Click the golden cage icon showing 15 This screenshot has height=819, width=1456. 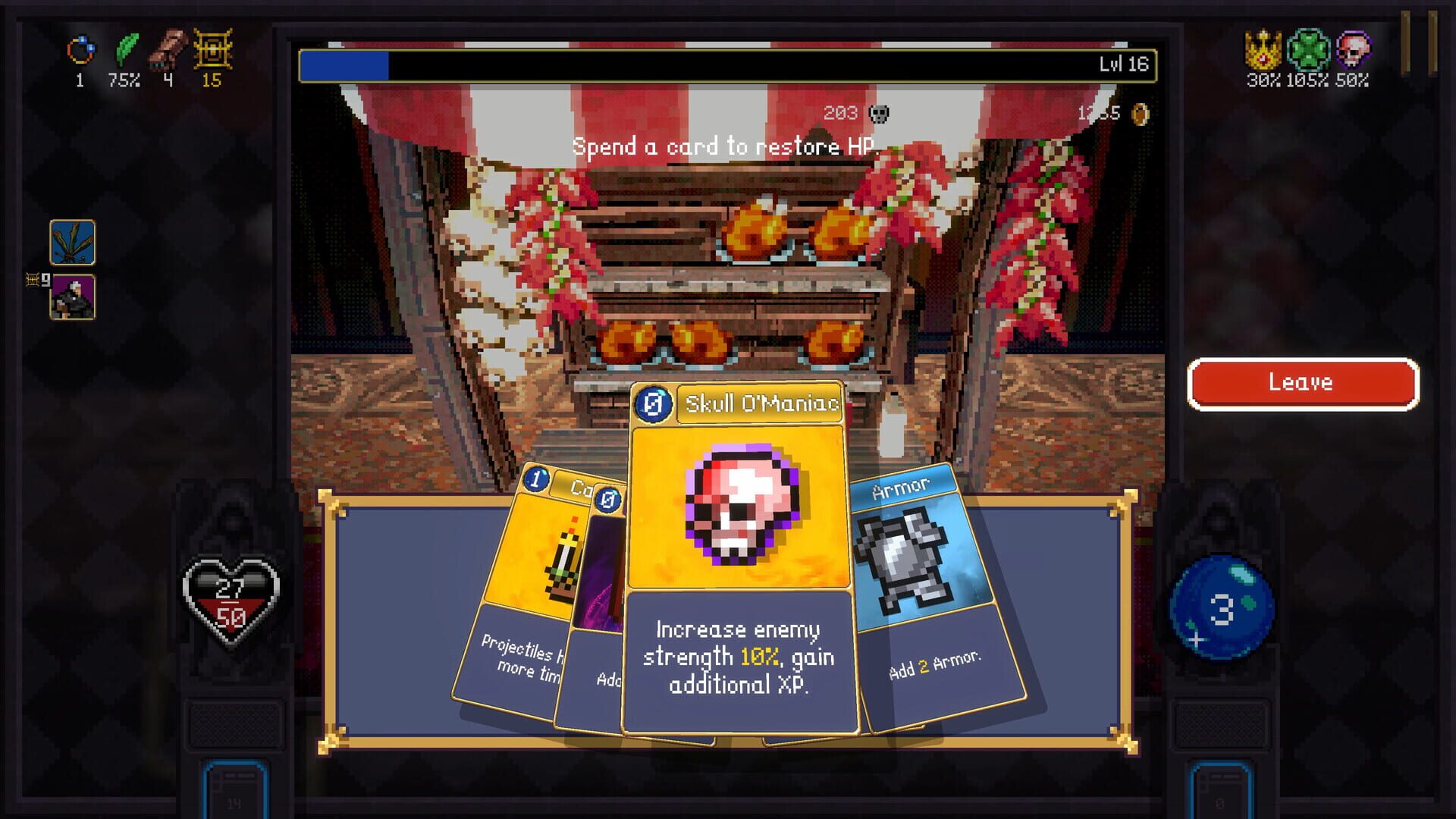212,49
